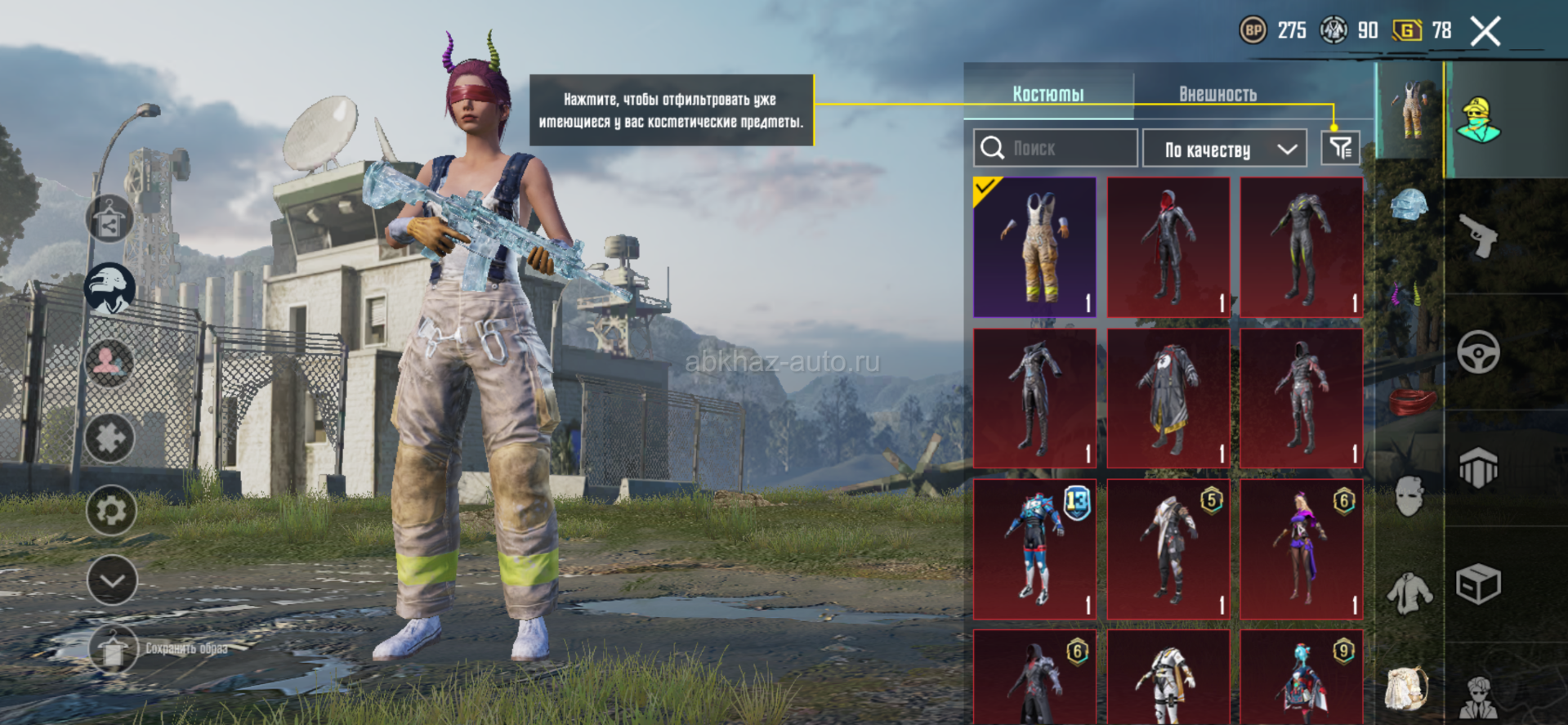Screen dimensions: 1568x725
Task: Choose the black suit with red hood
Action: pos(1168,247)
